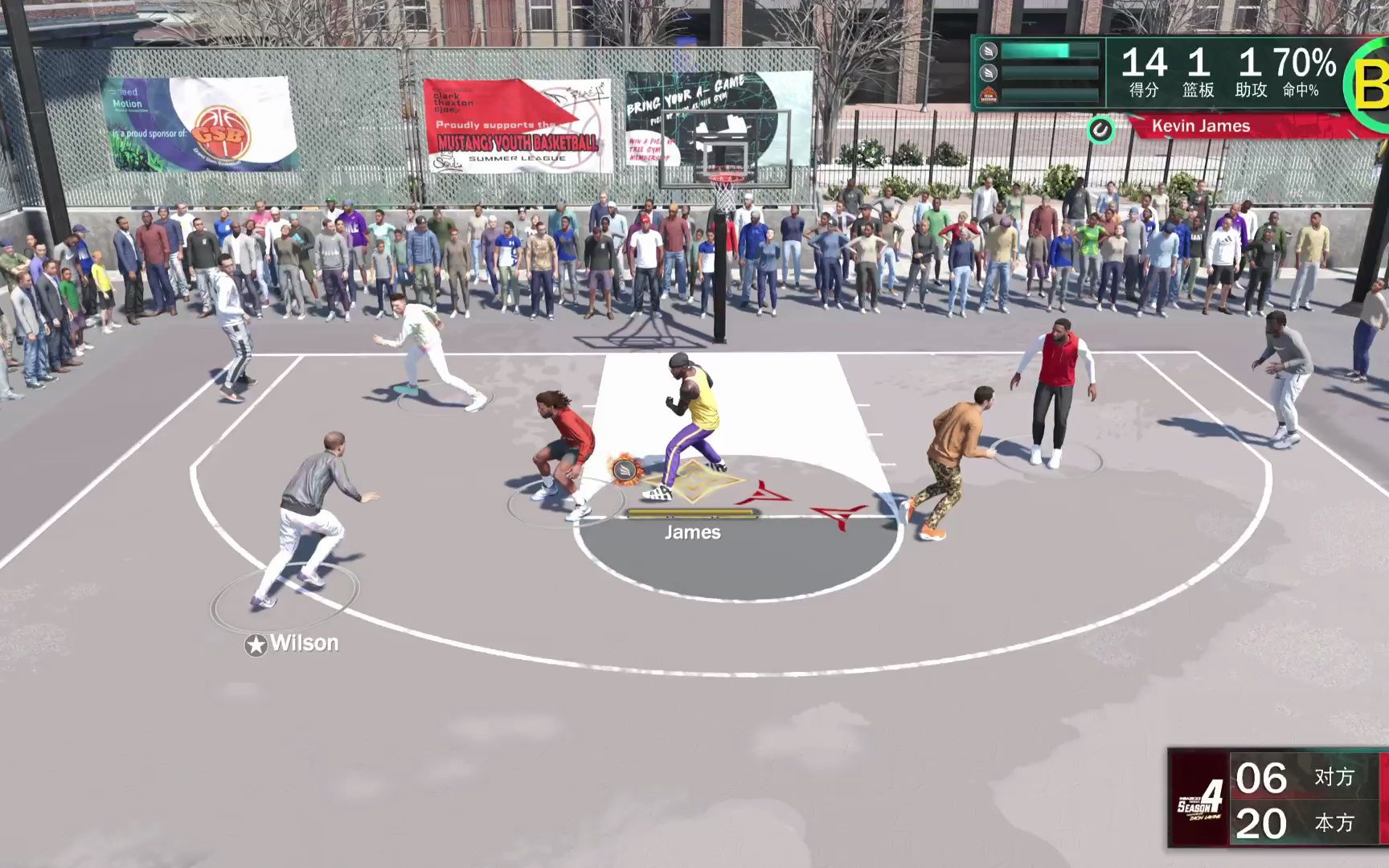Open the green horseshoe skill icon
The width and height of the screenshot is (1389, 868).
[1102, 129]
